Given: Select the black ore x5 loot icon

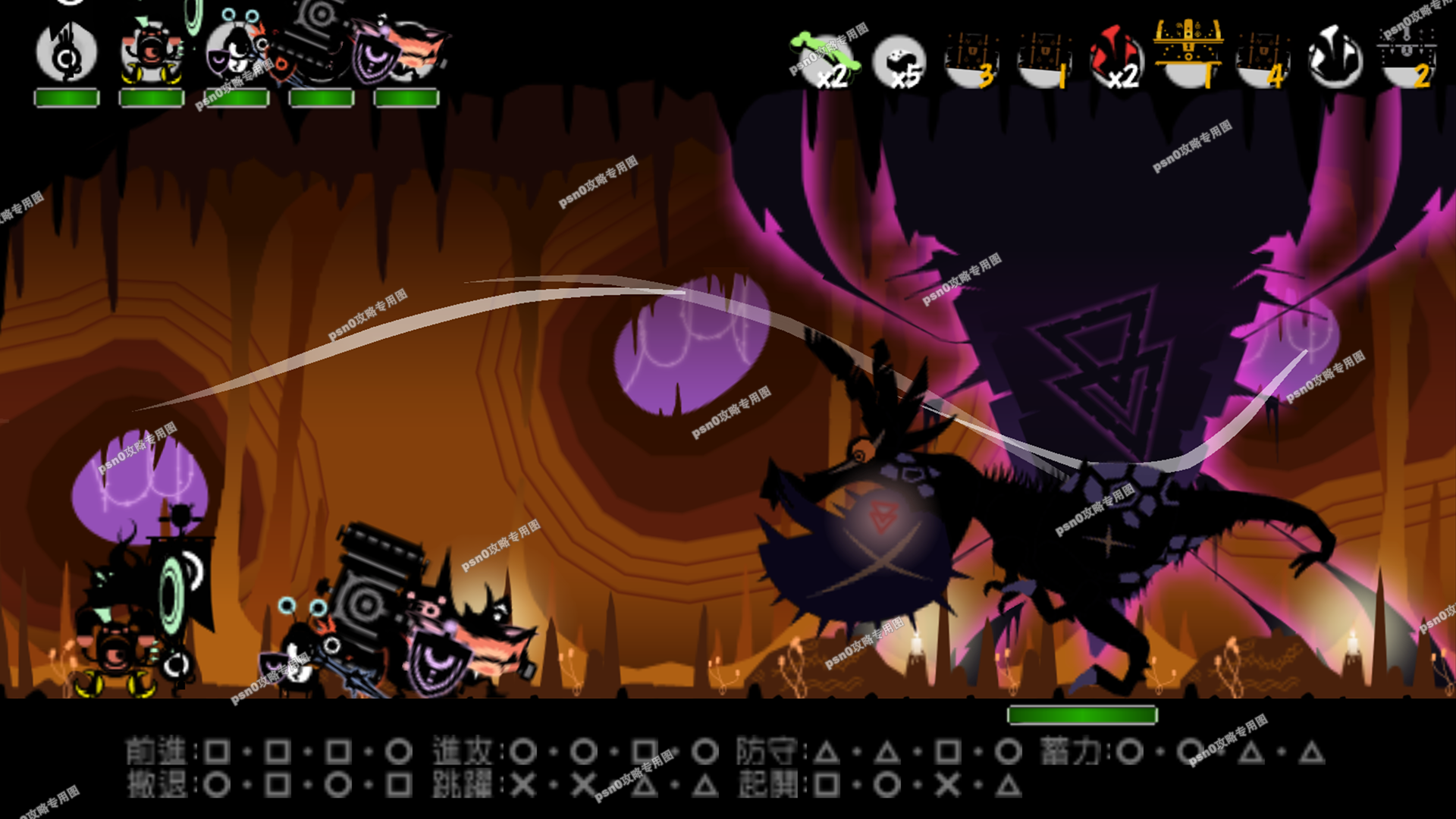Looking at the screenshot, I should [899, 61].
